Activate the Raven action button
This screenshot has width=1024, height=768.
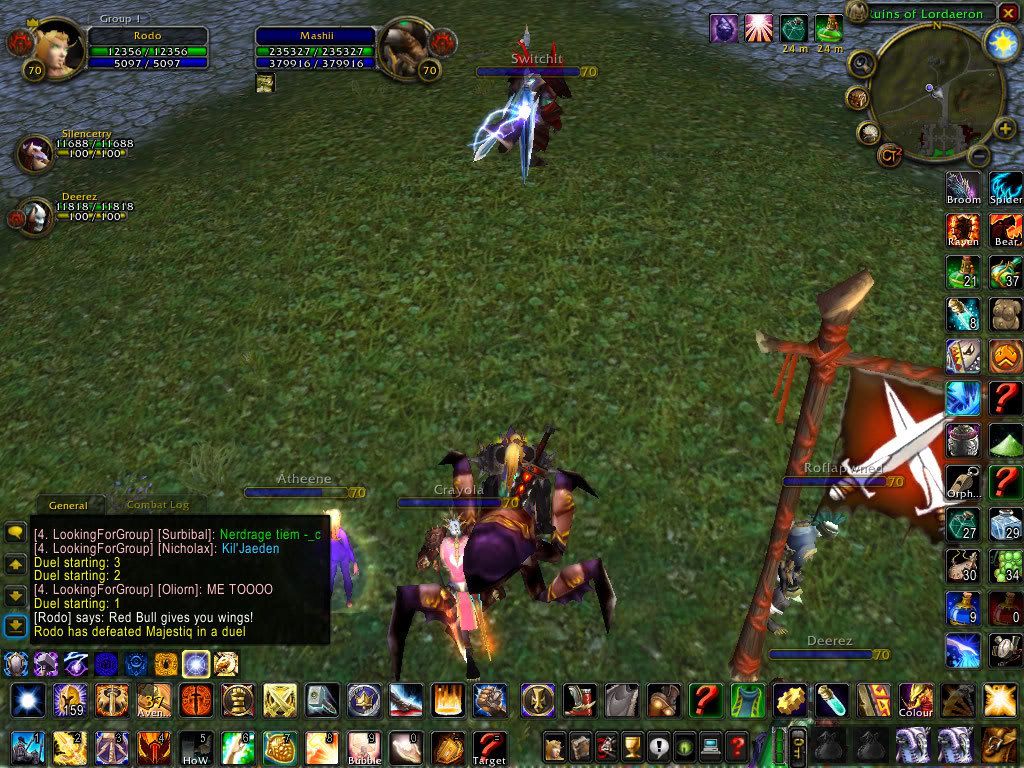[x=963, y=230]
